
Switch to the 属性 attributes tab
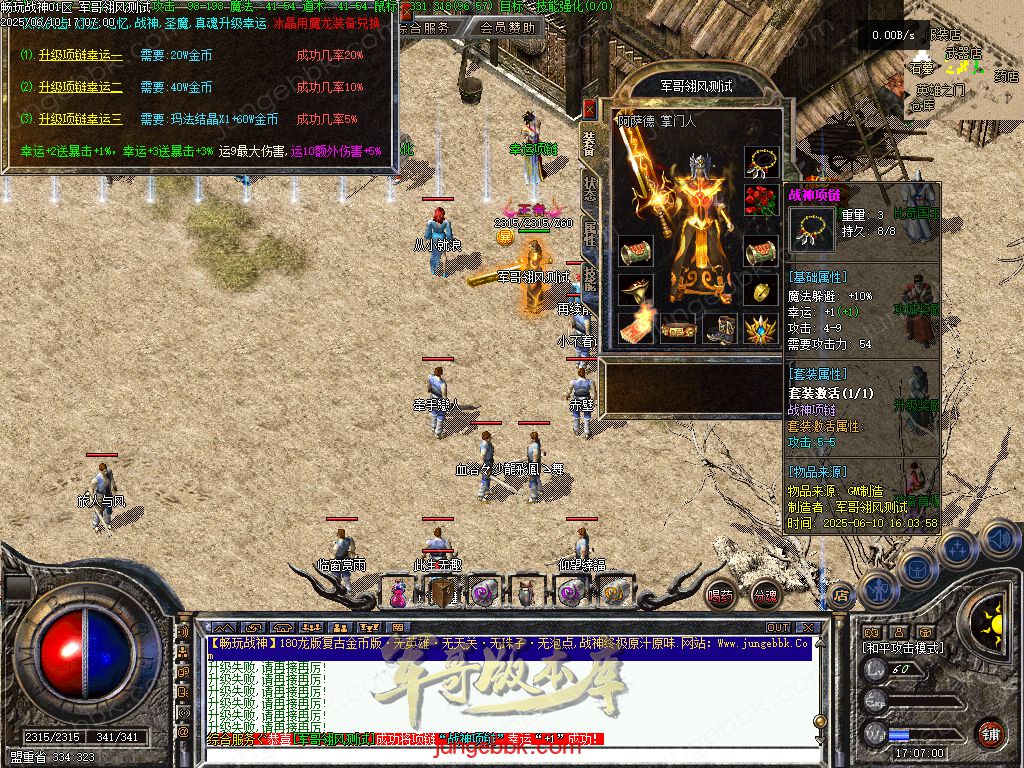[x=590, y=236]
